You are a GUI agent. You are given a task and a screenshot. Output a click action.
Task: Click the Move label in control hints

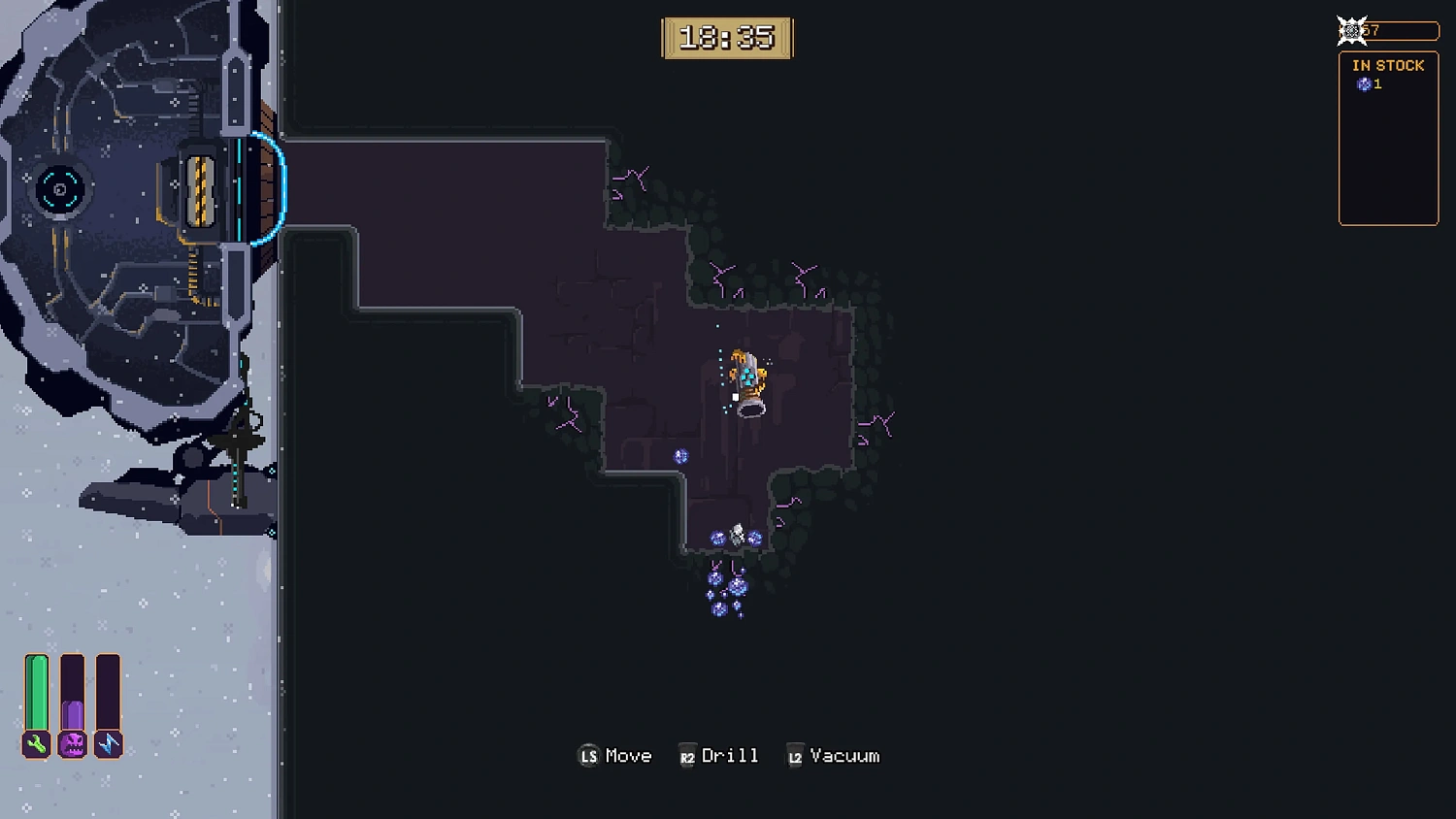coord(629,755)
